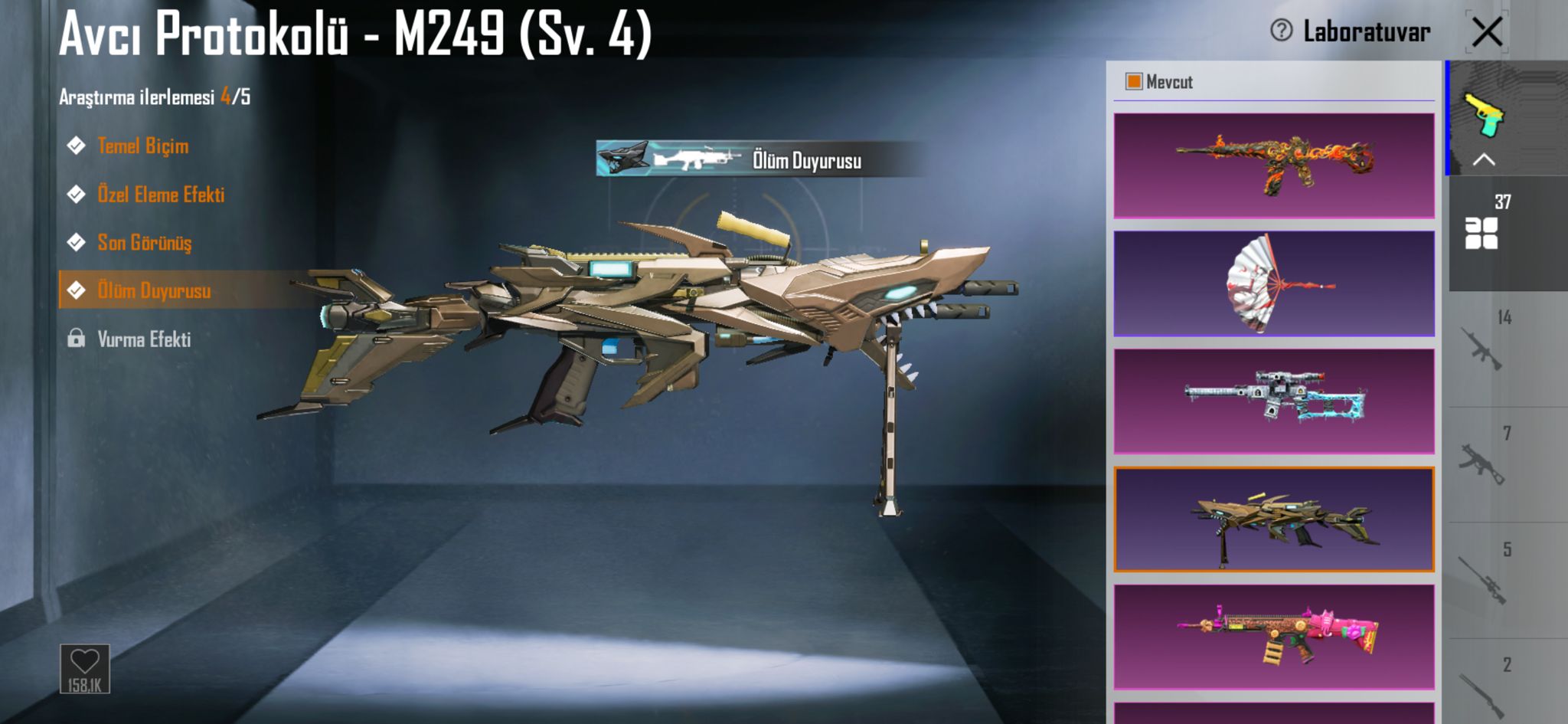
Task: Like the skin with heart button
Action: click(84, 668)
